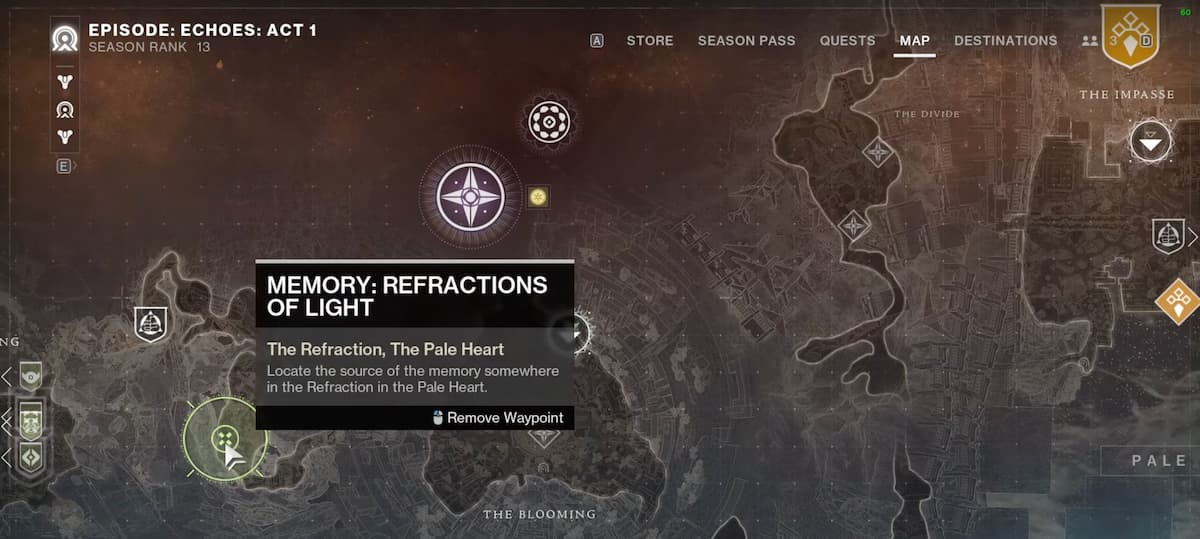
Task: Select the diamond marker under The Divide label
Action: click(x=878, y=151)
